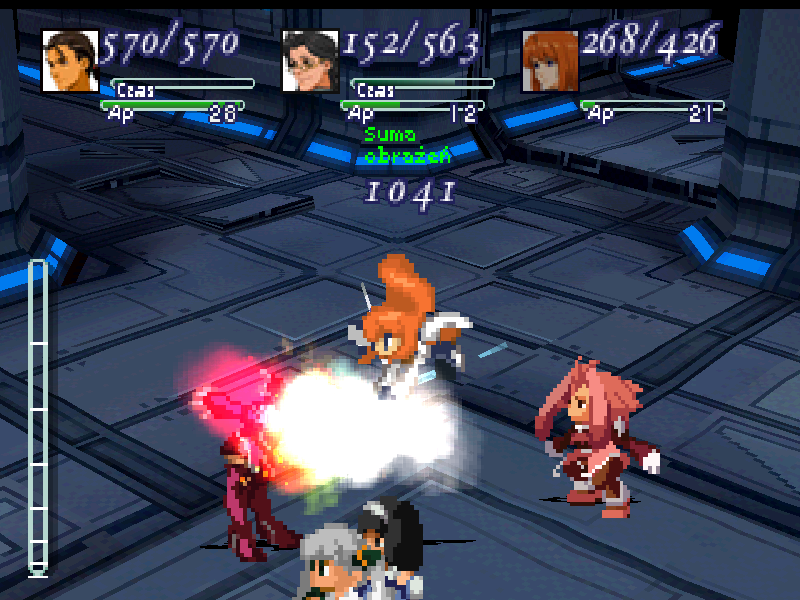Select the glasses-wearing man's portrait
Viewport: 800px width, 600px height.
[x=310, y=61]
